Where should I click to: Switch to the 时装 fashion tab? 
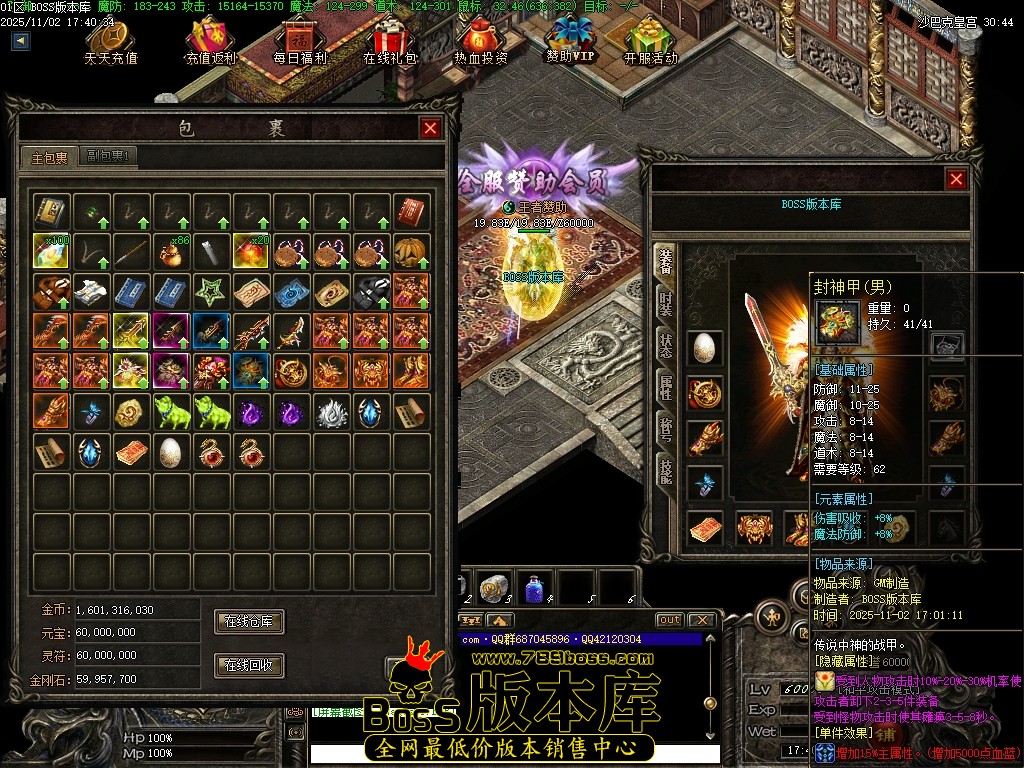[x=665, y=301]
